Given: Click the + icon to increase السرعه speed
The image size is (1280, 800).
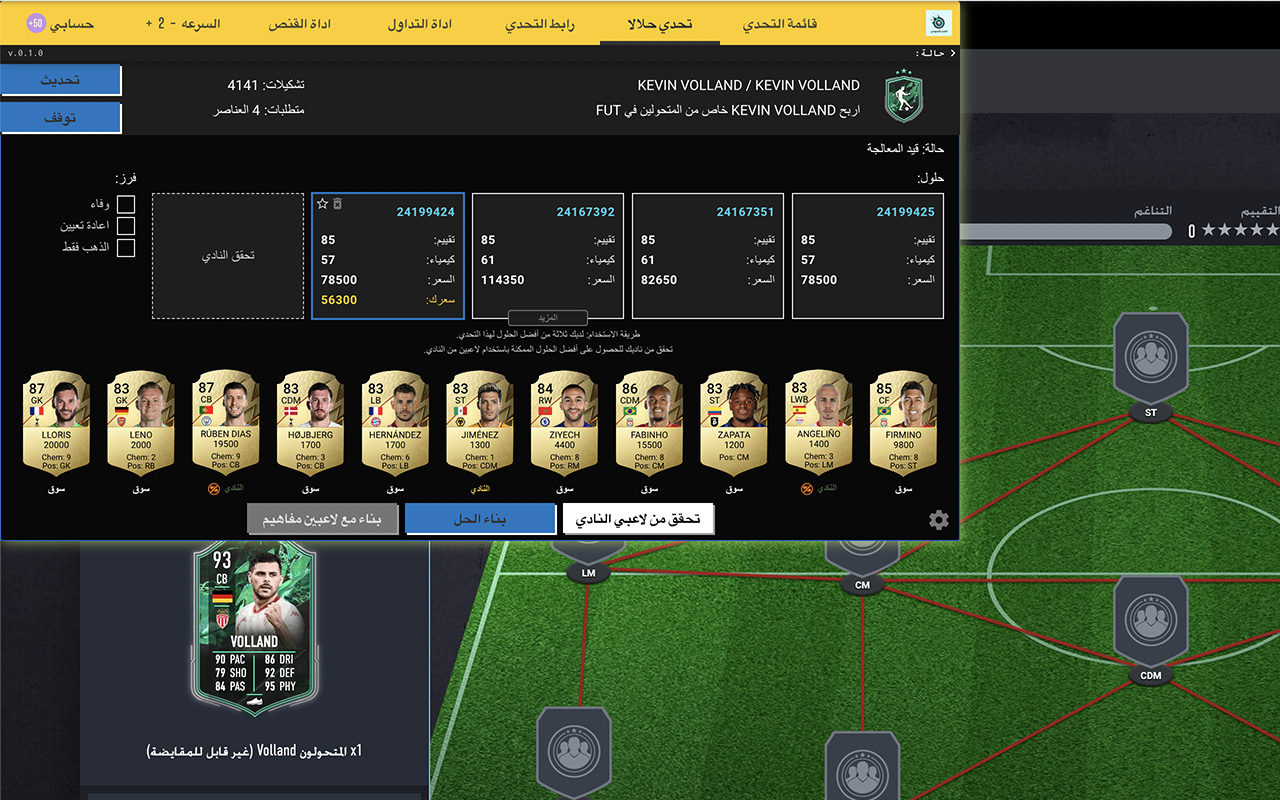Looking at the screenshot, I should pyautogui.click(x=148, y=22).
